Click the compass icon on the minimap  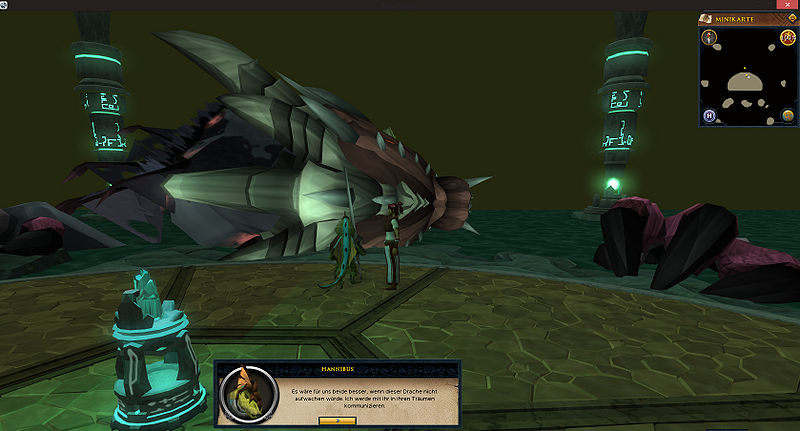(x=708, y=39)
